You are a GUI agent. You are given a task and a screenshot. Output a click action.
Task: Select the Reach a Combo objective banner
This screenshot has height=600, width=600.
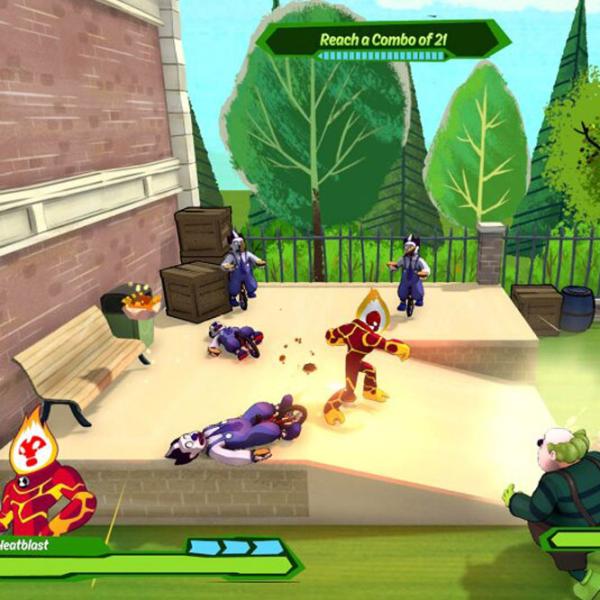tap(383, 40)
